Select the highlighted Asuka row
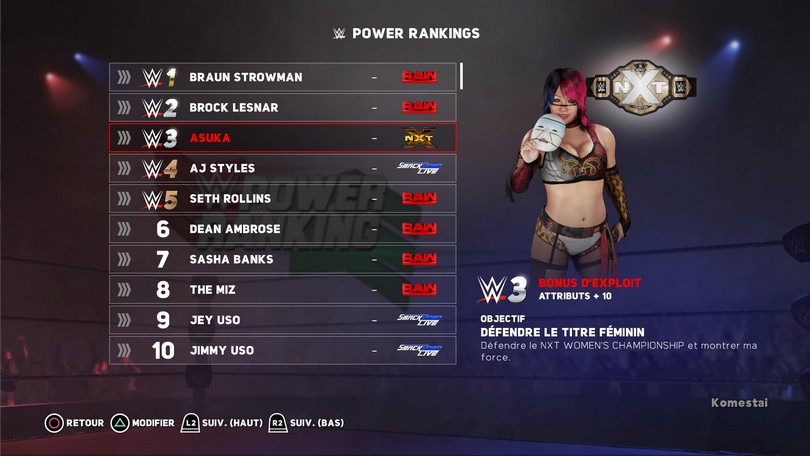 click(x=282, y=138)
